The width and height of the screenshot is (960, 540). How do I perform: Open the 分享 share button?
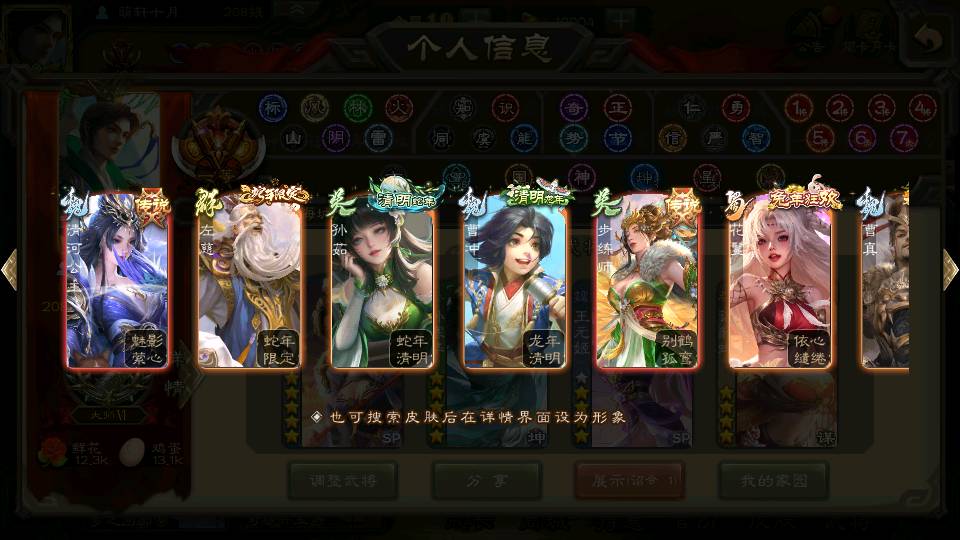486,481
